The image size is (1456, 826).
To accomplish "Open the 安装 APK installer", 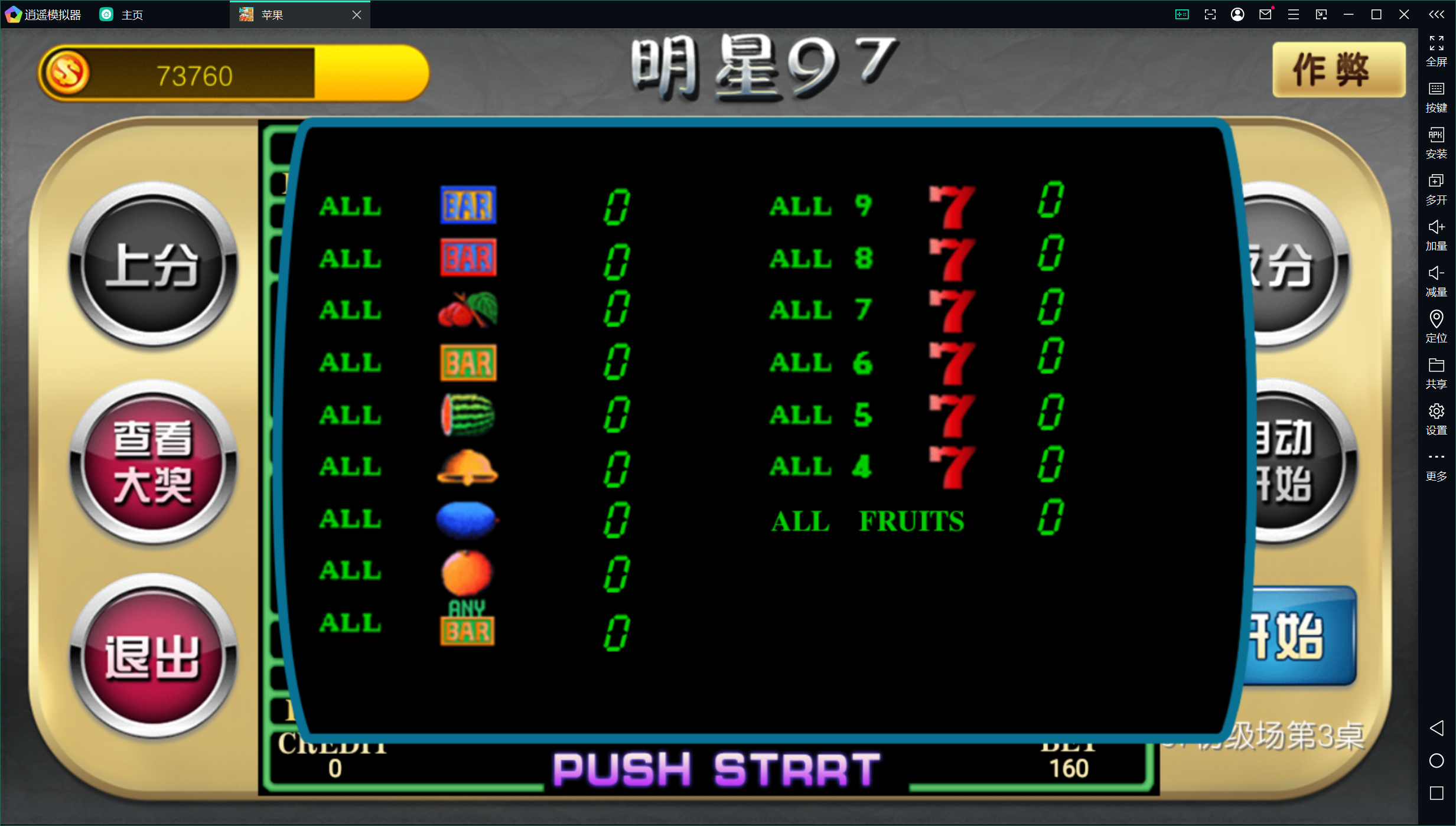I will point(1437,143).
